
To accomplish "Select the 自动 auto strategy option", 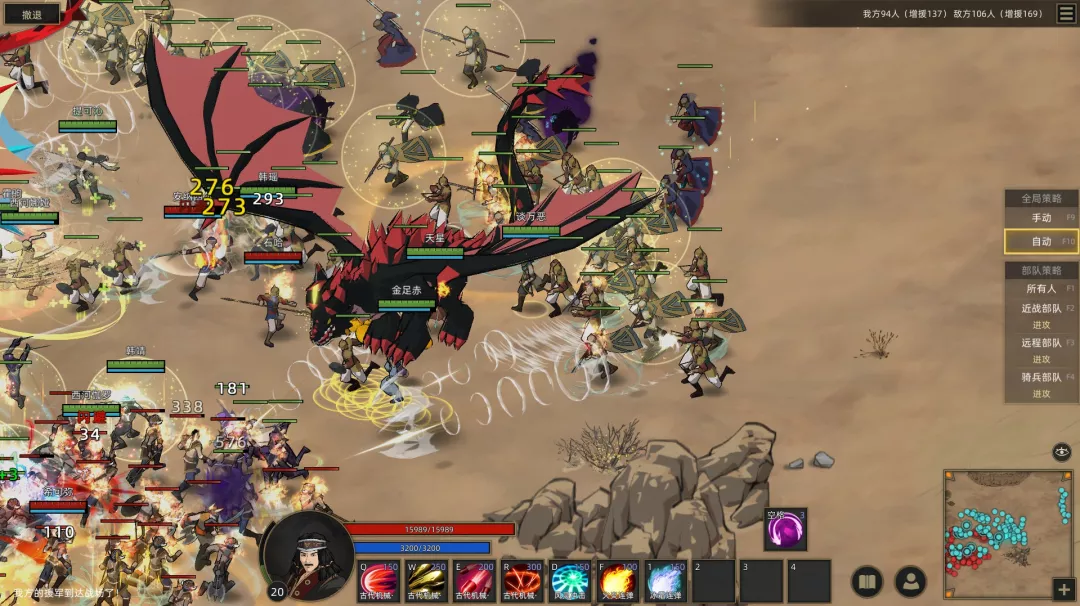I will (1041, 241).
